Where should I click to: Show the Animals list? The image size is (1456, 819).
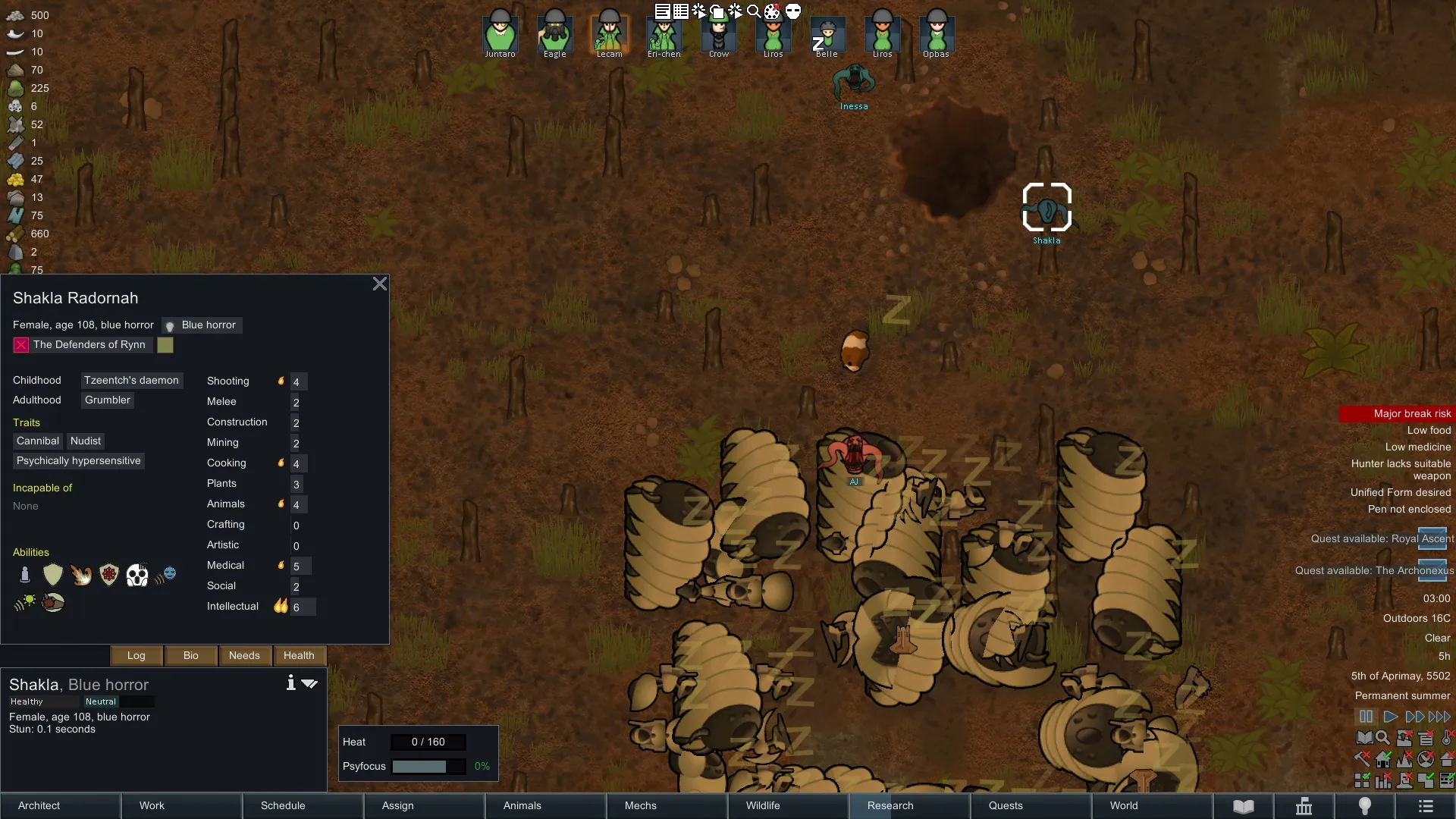point(546,805)
